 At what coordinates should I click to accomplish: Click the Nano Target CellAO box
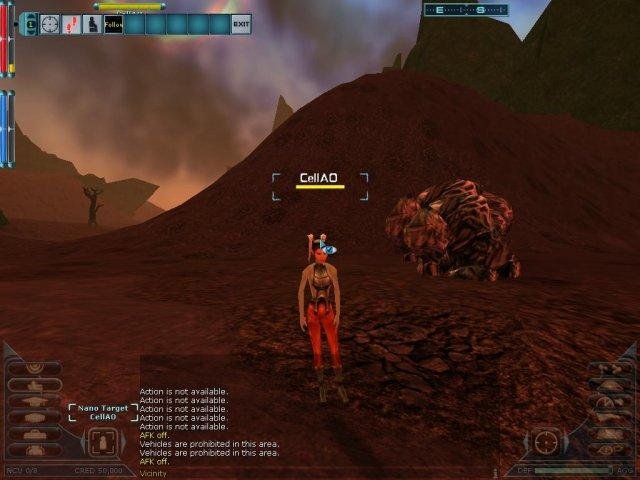pos(103,413)
